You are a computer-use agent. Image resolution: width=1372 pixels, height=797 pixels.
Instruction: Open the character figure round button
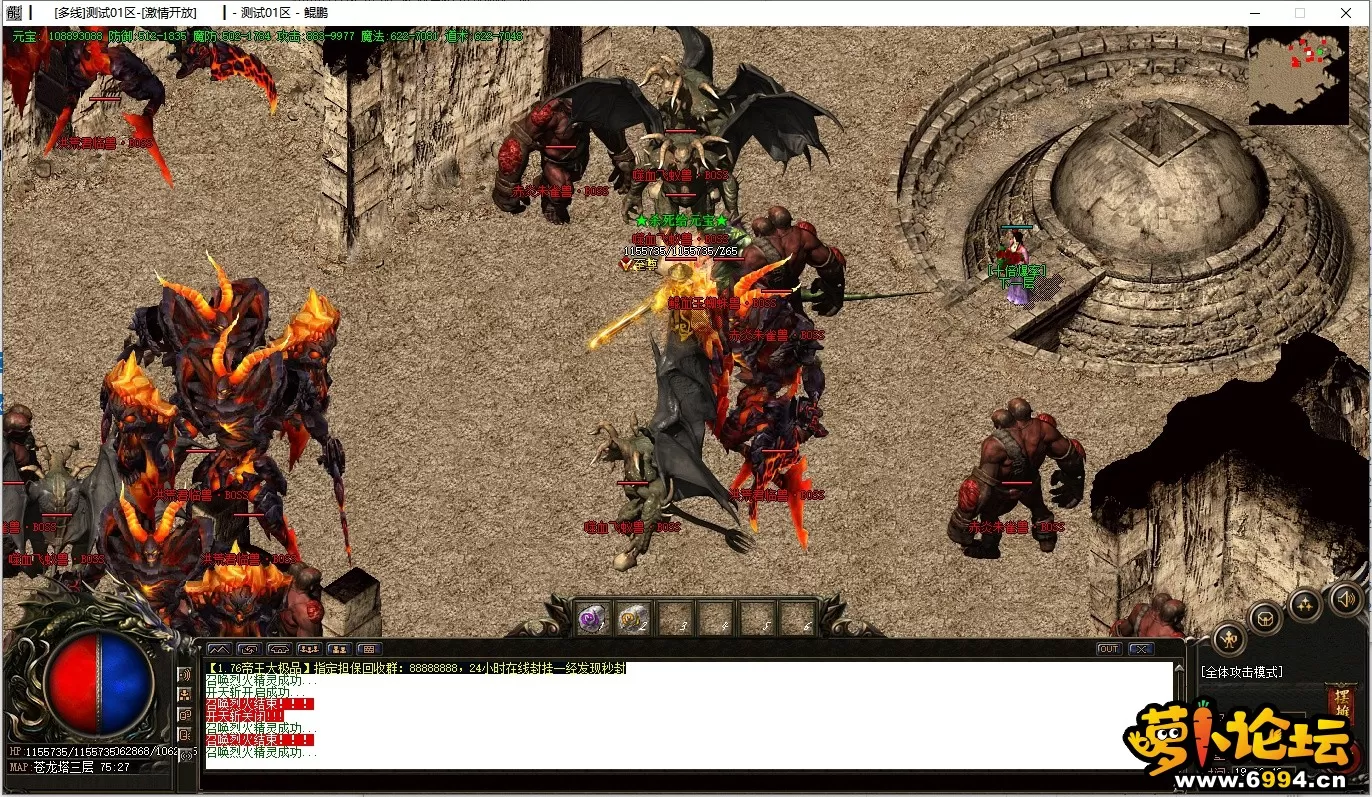coord(1229,639)
